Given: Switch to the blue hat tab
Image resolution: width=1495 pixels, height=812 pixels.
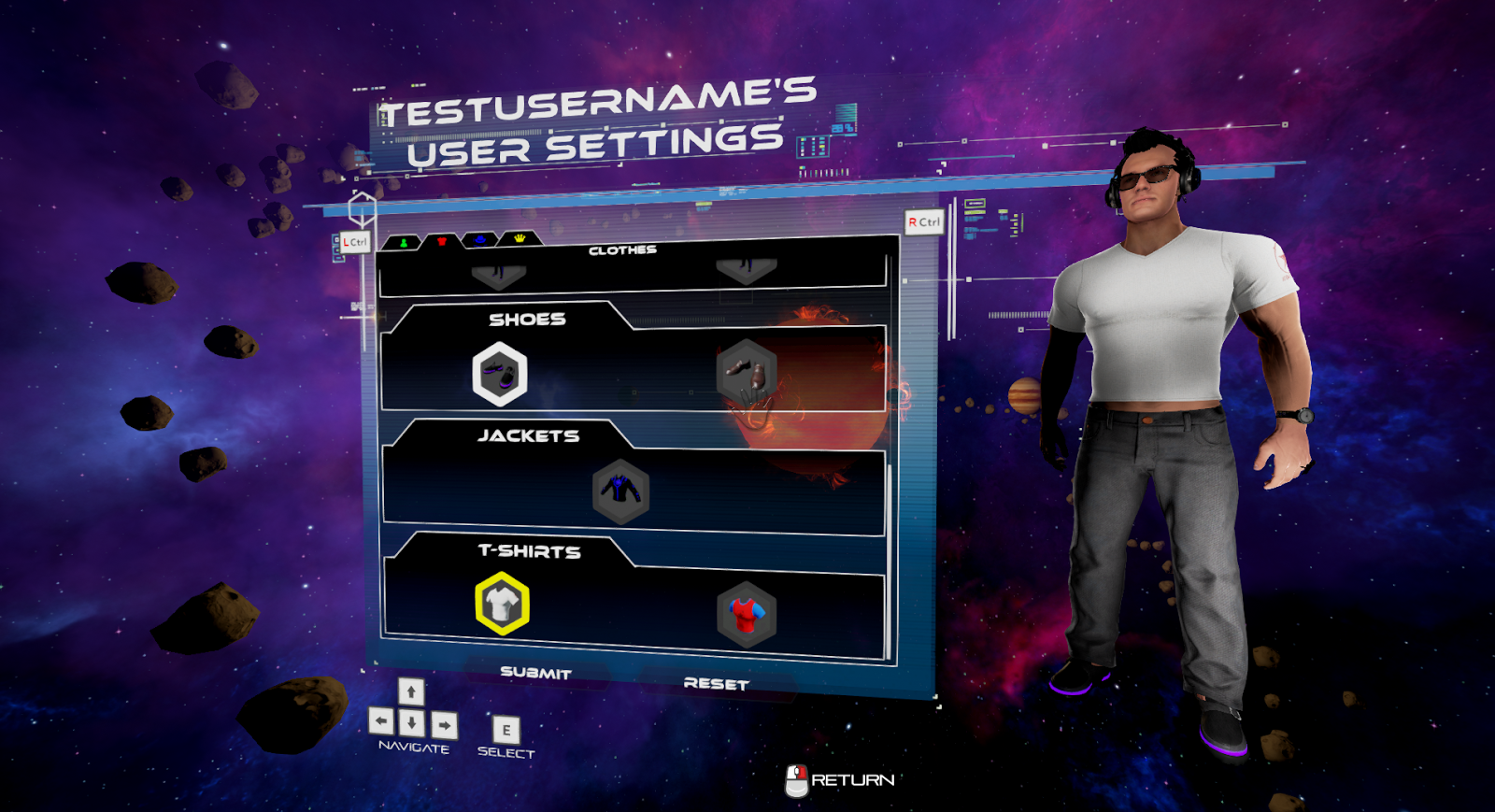Looking at the screenshot, I should tap(480, 240).
